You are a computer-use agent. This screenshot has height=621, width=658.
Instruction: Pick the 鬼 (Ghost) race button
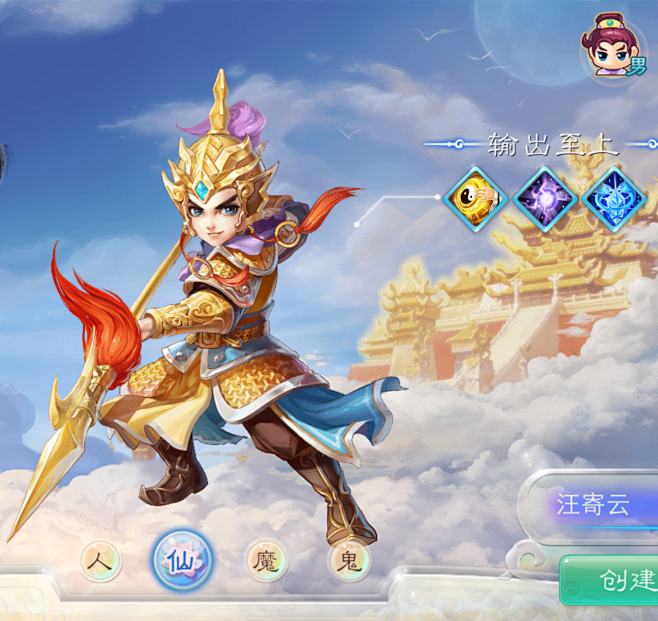pyautogui.click(x=349, y=561)
